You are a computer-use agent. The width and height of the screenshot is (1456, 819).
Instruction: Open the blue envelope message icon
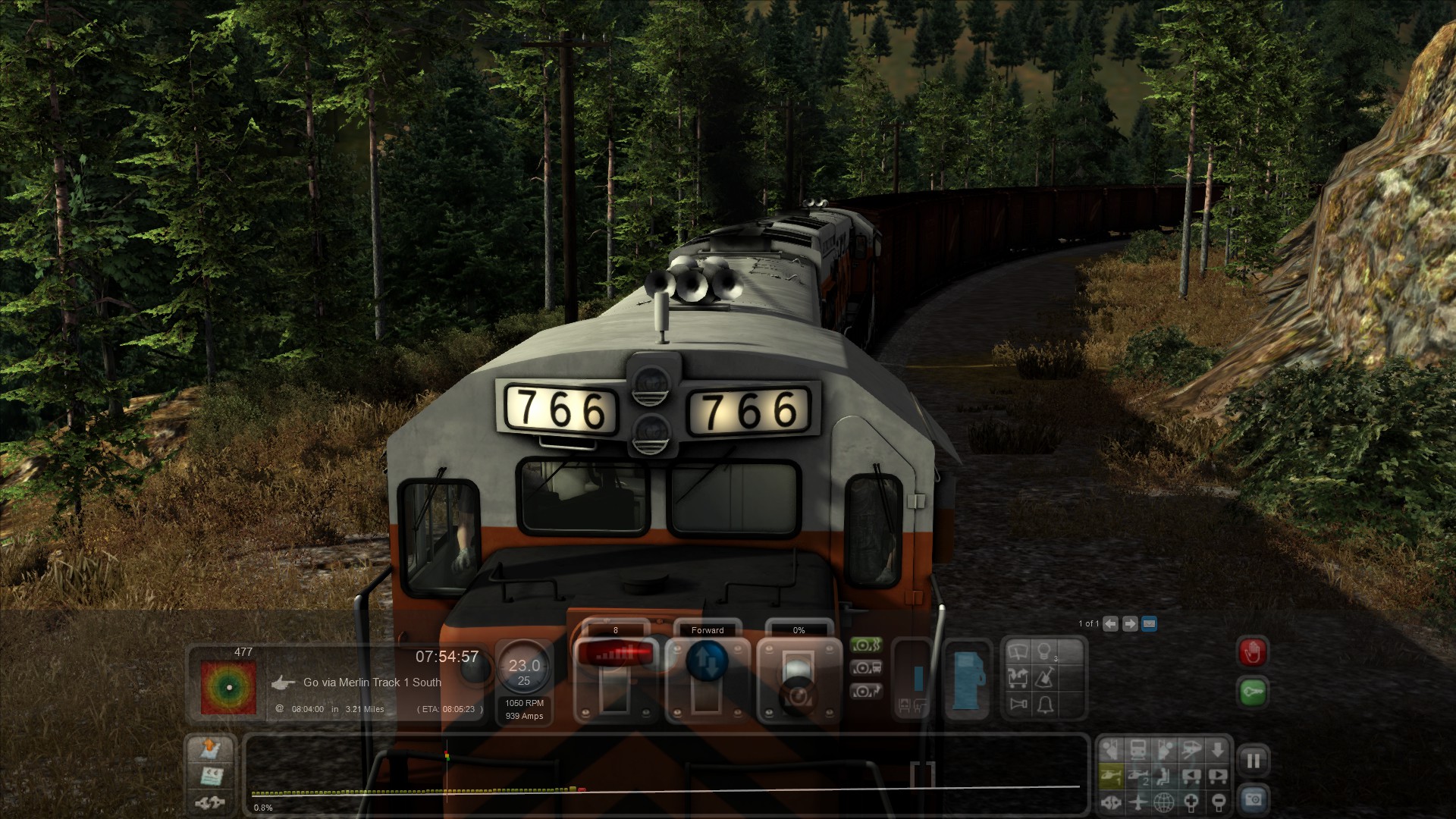1149,624
